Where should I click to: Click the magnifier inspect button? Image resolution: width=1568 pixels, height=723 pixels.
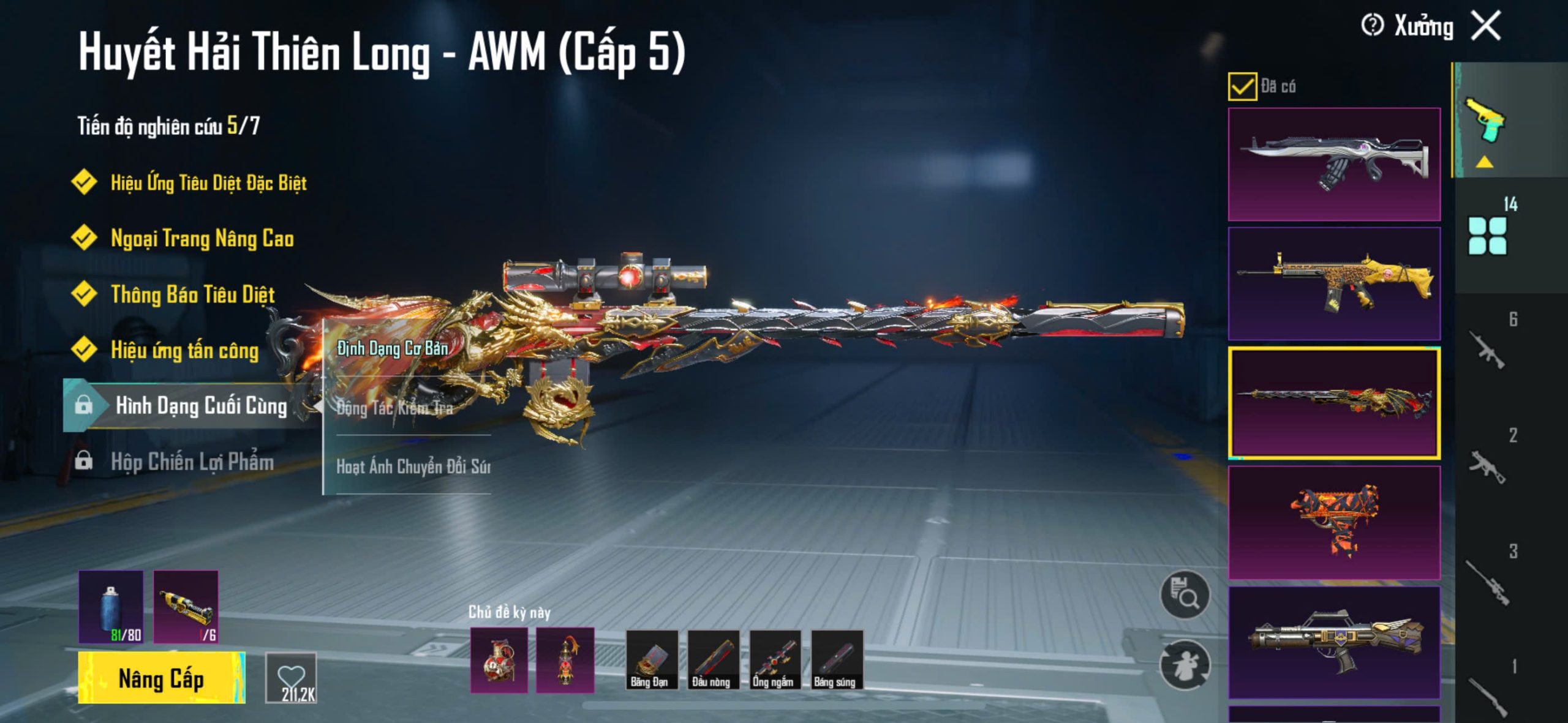point(1185,595)
